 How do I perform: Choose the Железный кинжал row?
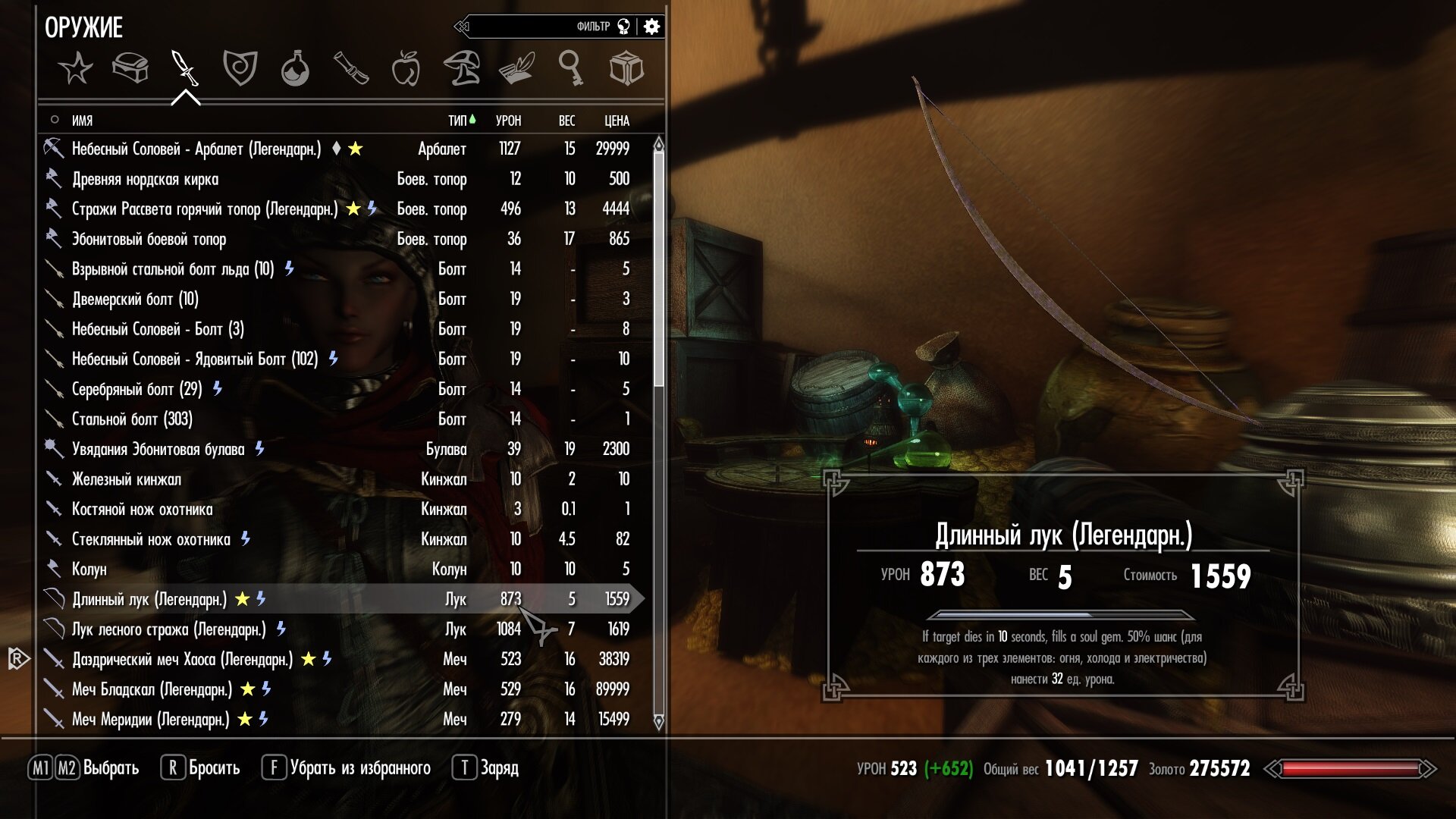pos(126,479)
